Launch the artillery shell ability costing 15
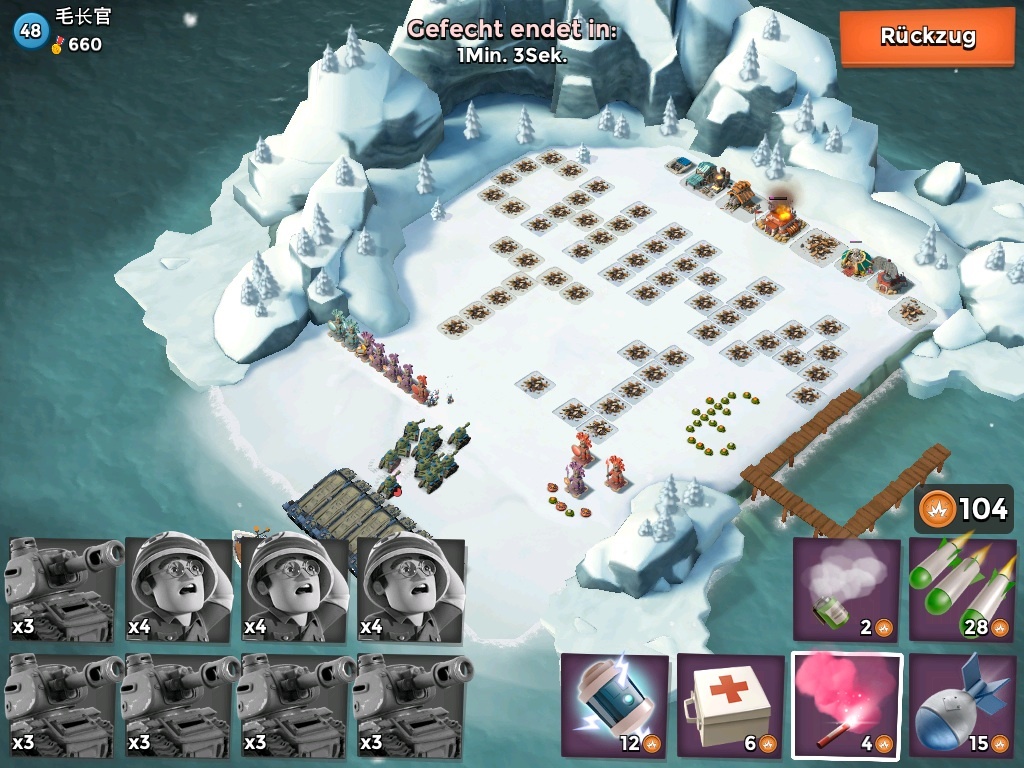Screen dimensions: 1024x768 point(961,705)
